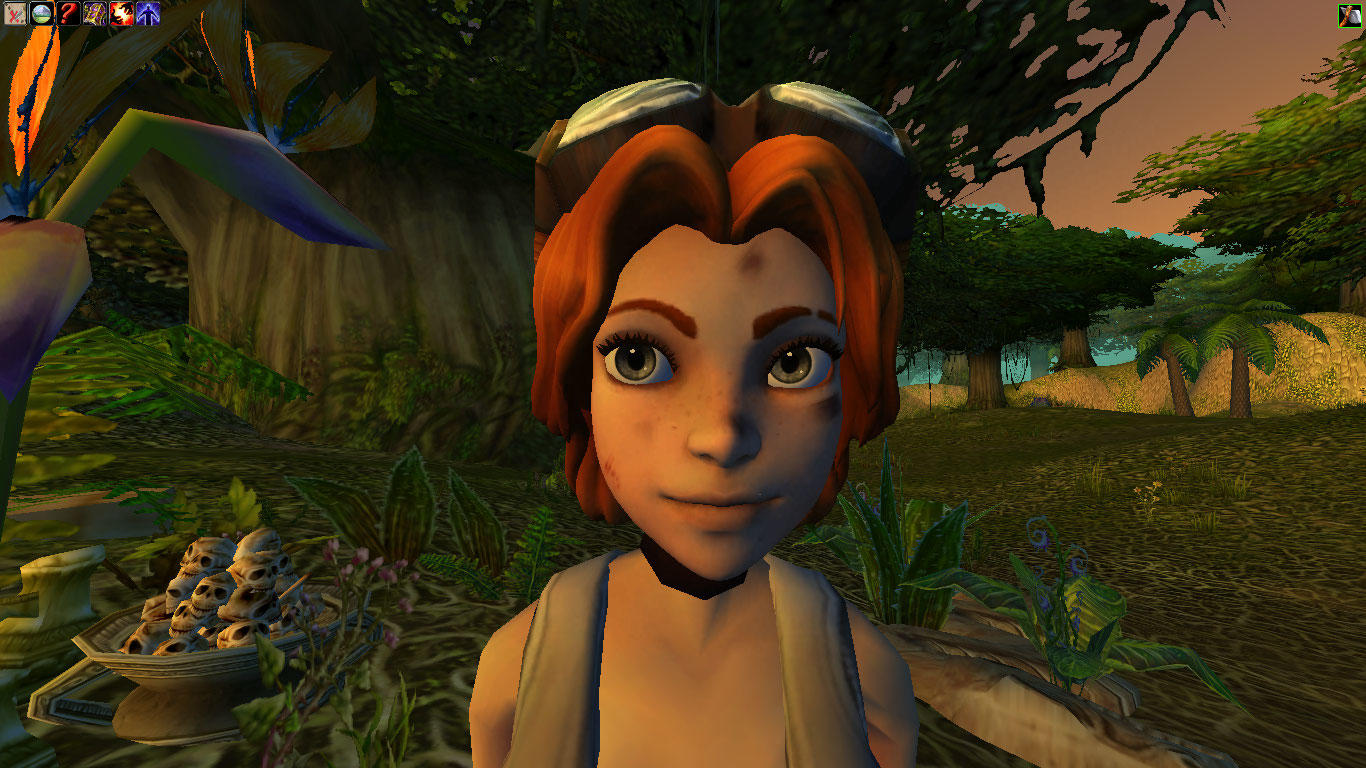The width and height of the screenshot is (1366, 768).
Task: Click the green-bordered axe icon
Action: [1350, 15]
